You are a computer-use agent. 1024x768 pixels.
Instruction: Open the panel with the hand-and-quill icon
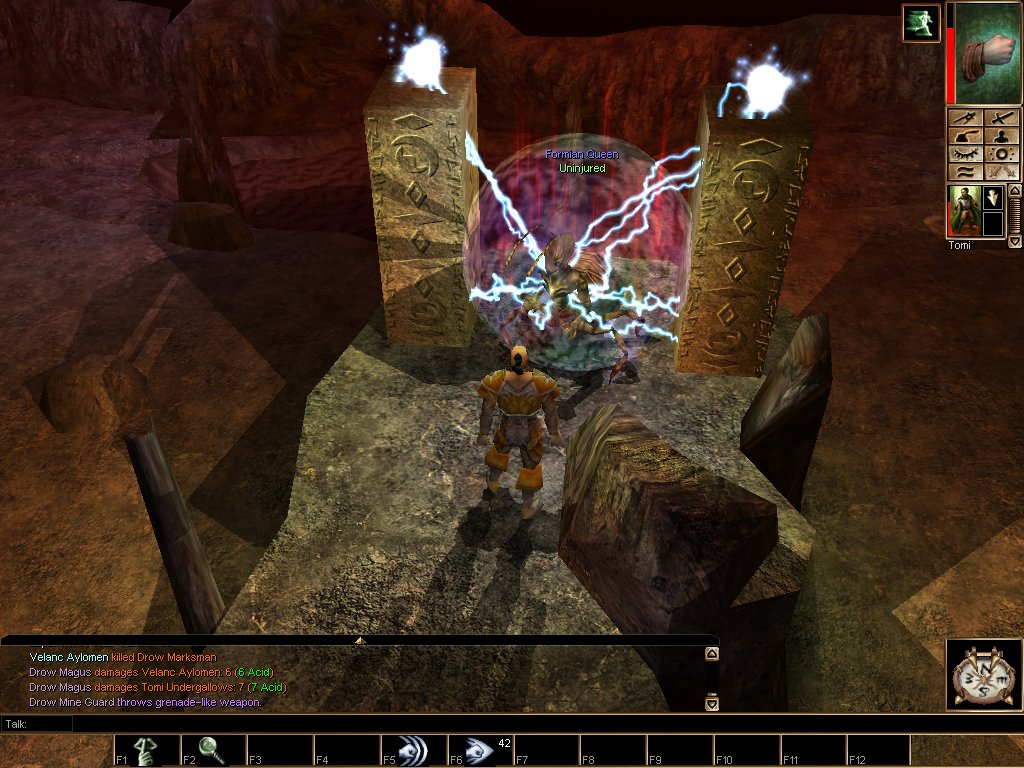tap(967, 136)
